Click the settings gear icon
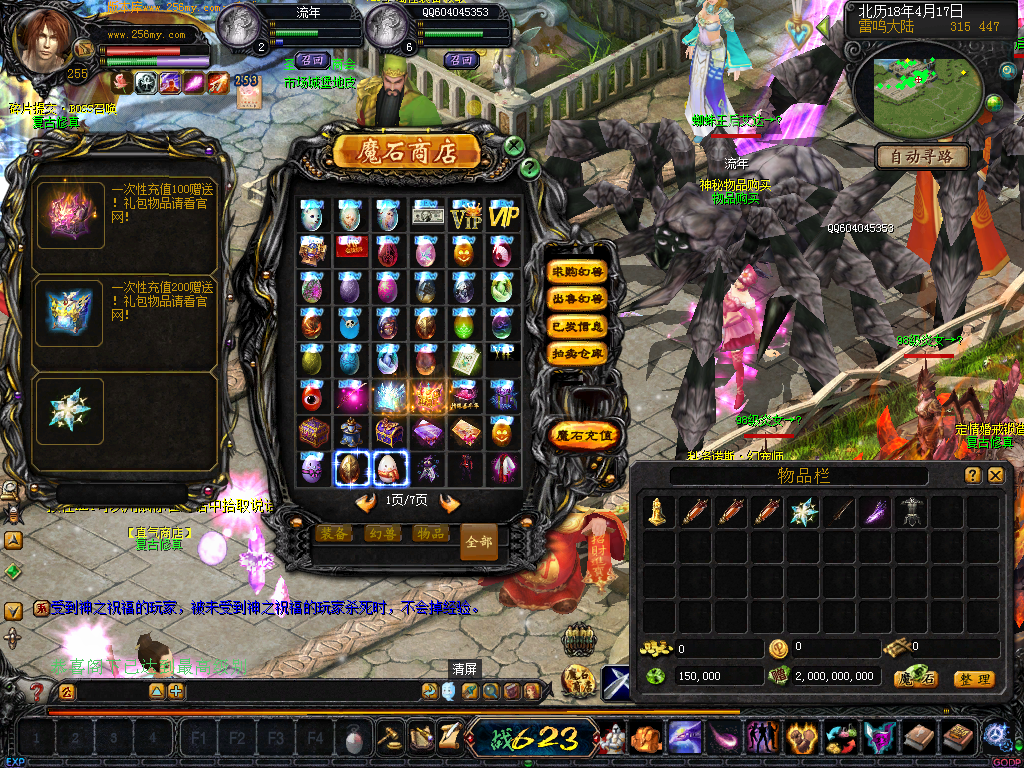This screenshot has height=768, width=1024. point(996,736)
